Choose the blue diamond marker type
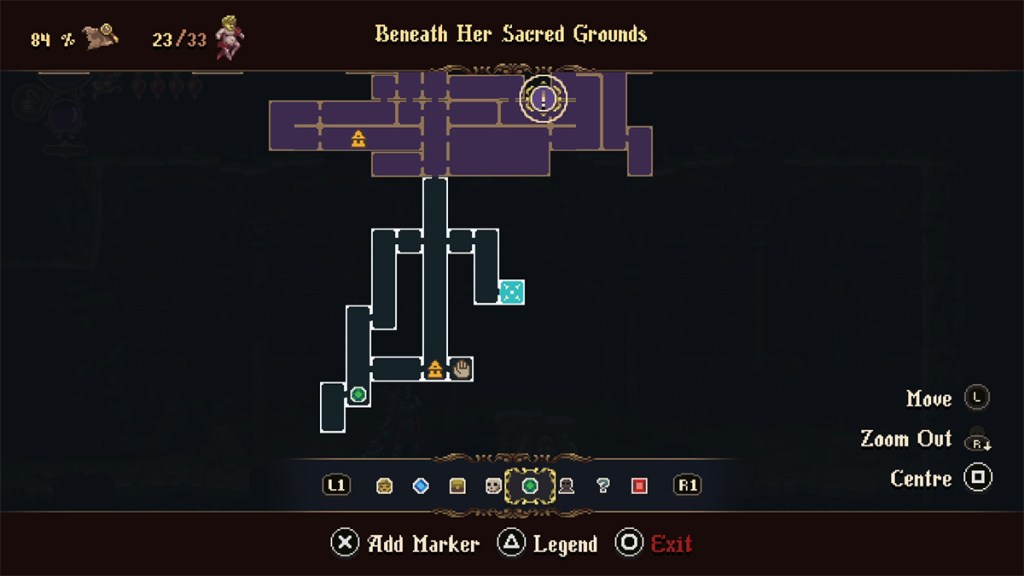The image size is (1024, 576). click(x=421, y=486)
